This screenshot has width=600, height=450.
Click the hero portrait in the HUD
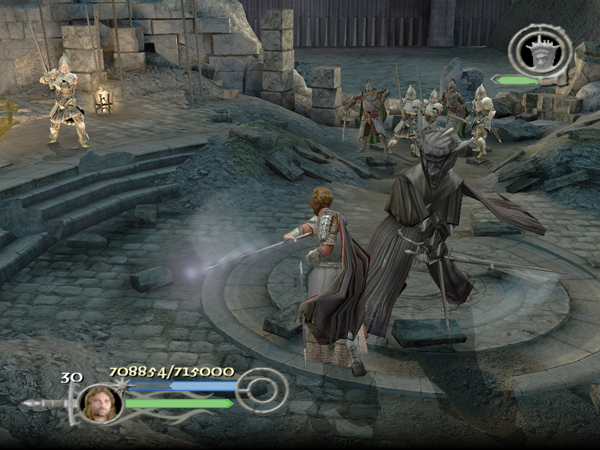tap(100, 402)
